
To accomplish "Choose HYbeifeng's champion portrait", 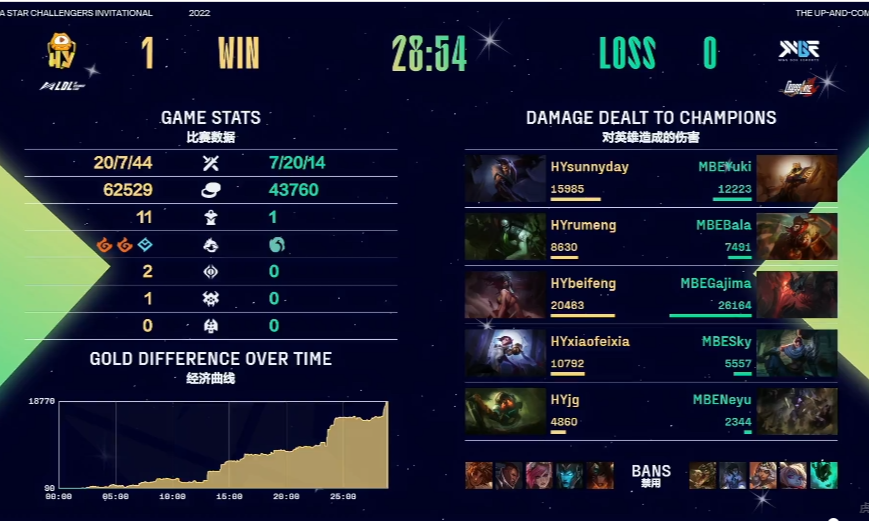I will [505, 295].
